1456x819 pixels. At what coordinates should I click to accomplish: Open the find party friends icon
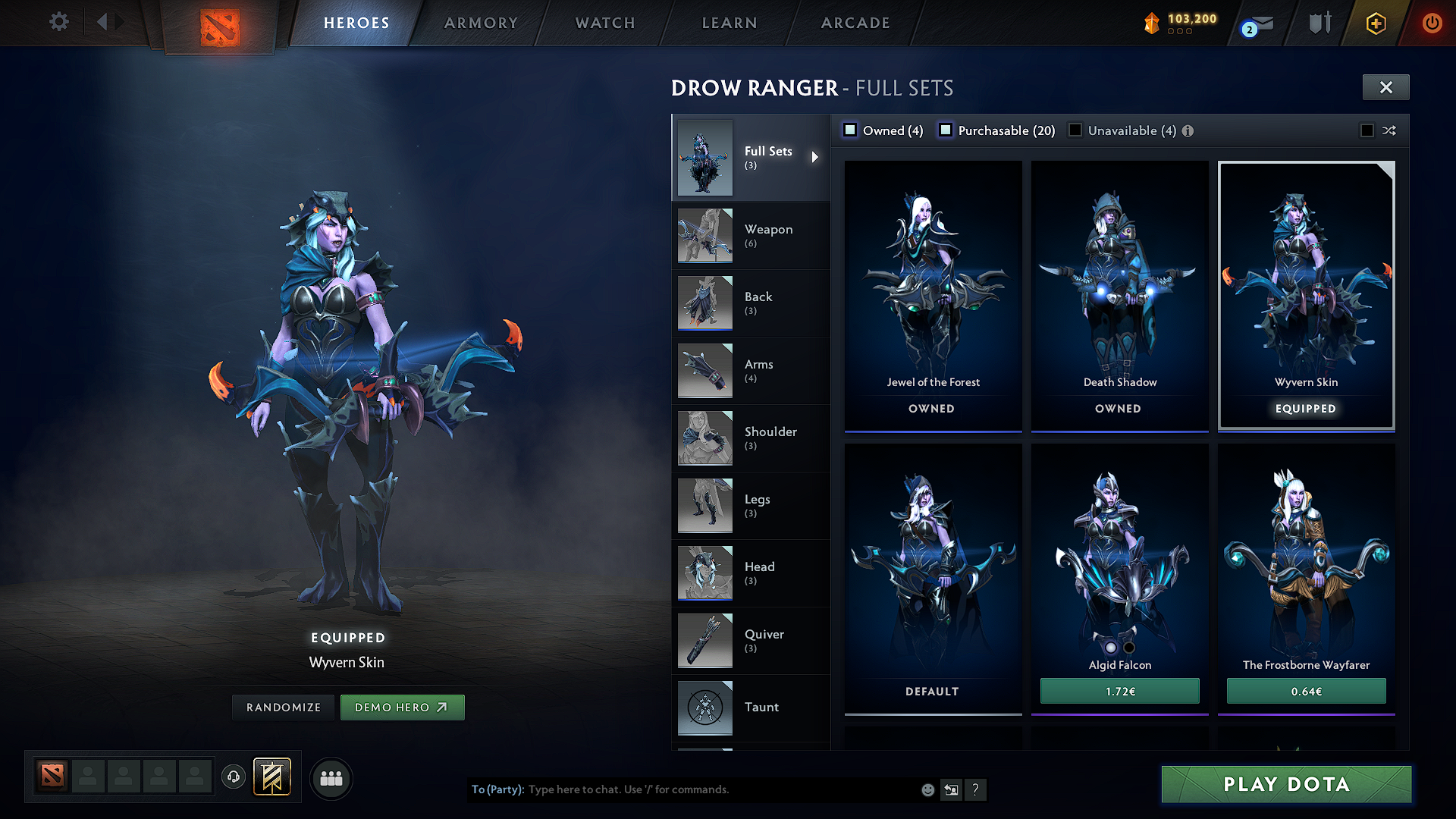coord(331,777)
